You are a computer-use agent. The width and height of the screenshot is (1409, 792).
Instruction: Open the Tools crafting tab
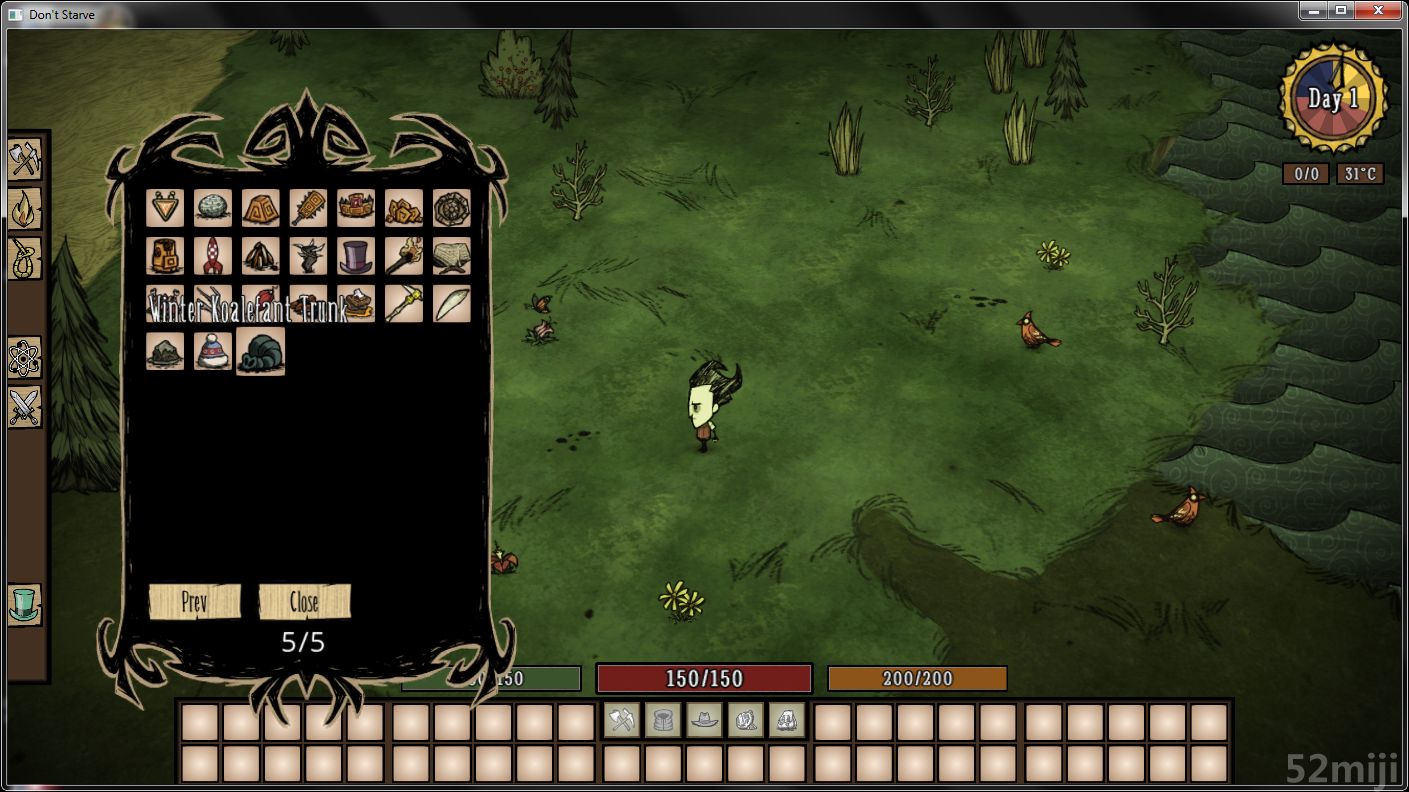[x=25, y=159]
